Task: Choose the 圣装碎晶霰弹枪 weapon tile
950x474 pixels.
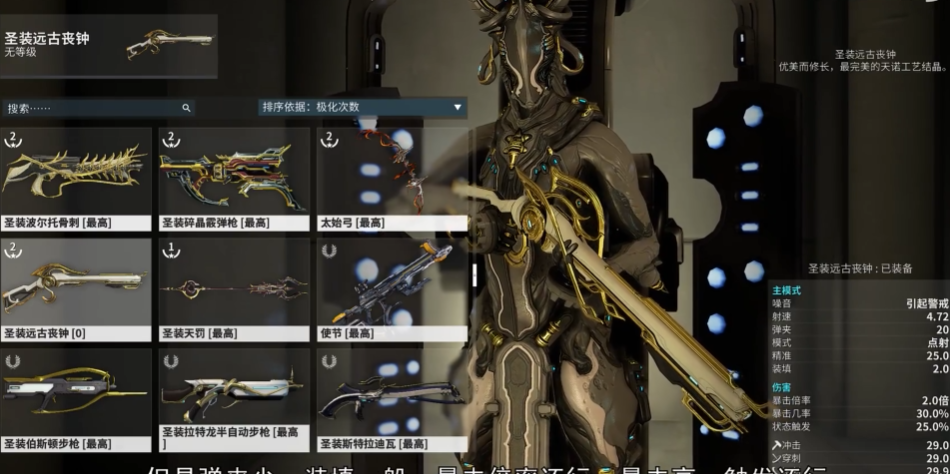Action: click(x=234, y=179)
